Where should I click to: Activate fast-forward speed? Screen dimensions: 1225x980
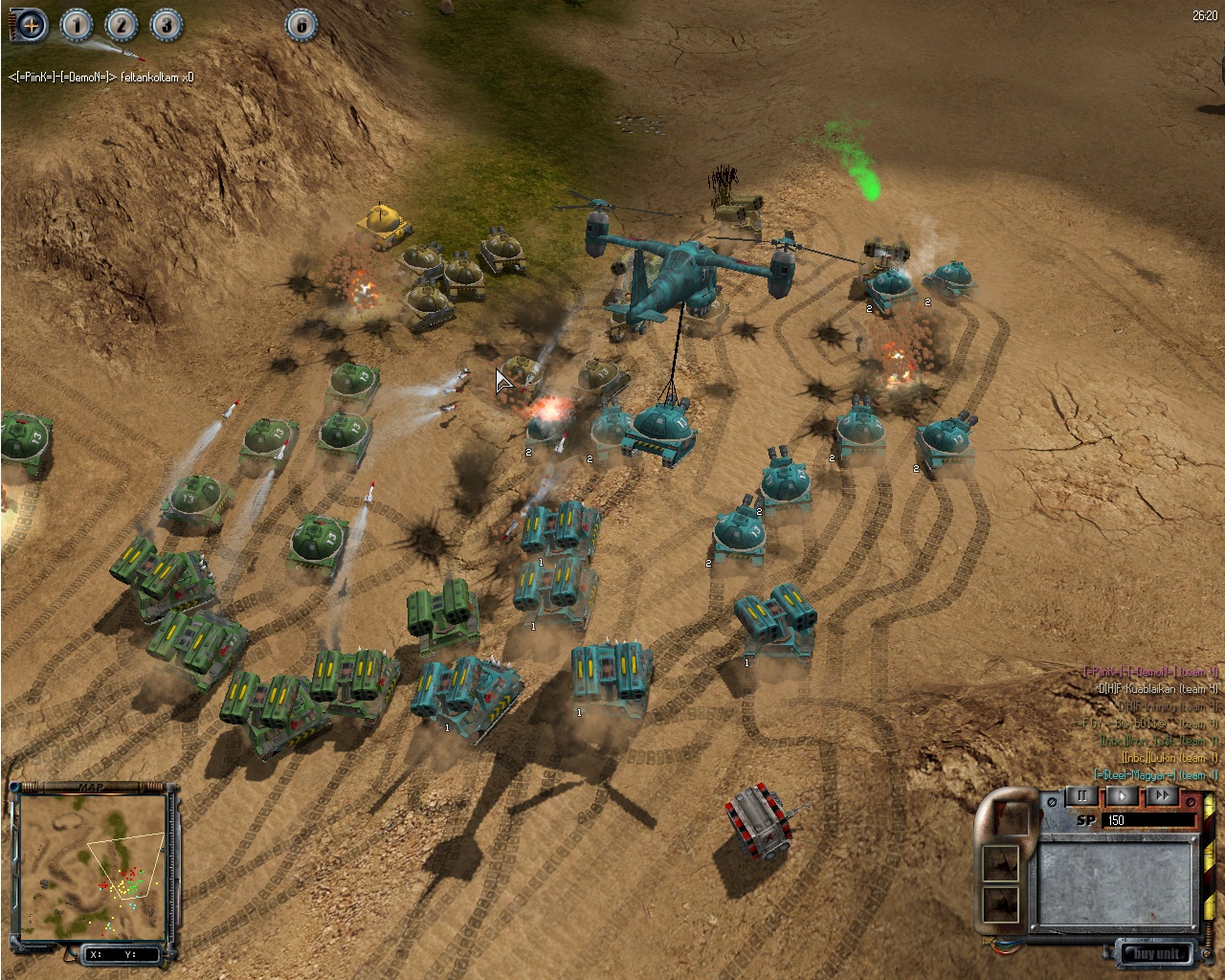pyautogui.click(x=1162, y=795)
